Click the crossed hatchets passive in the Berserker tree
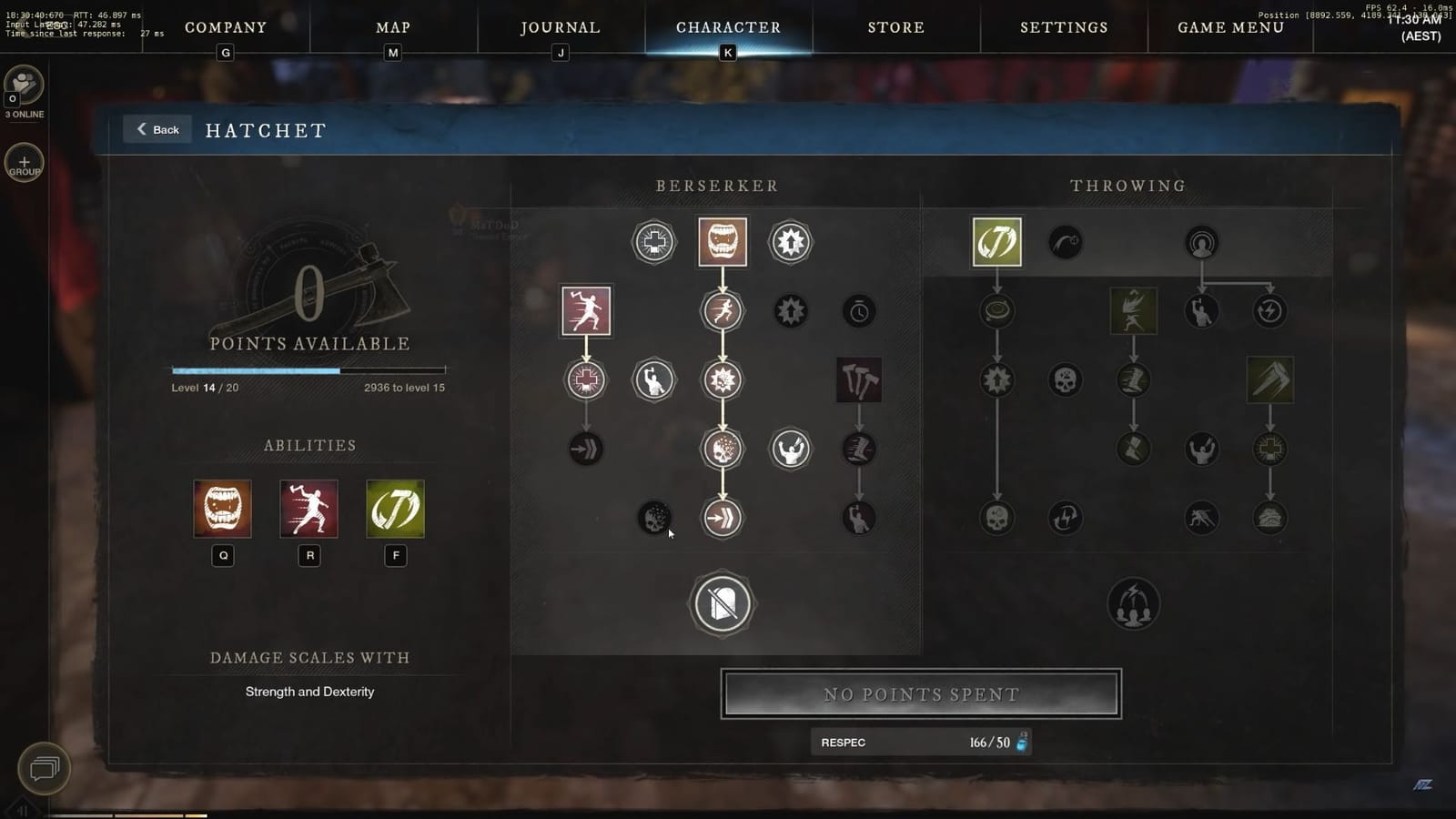 point(859,381)
